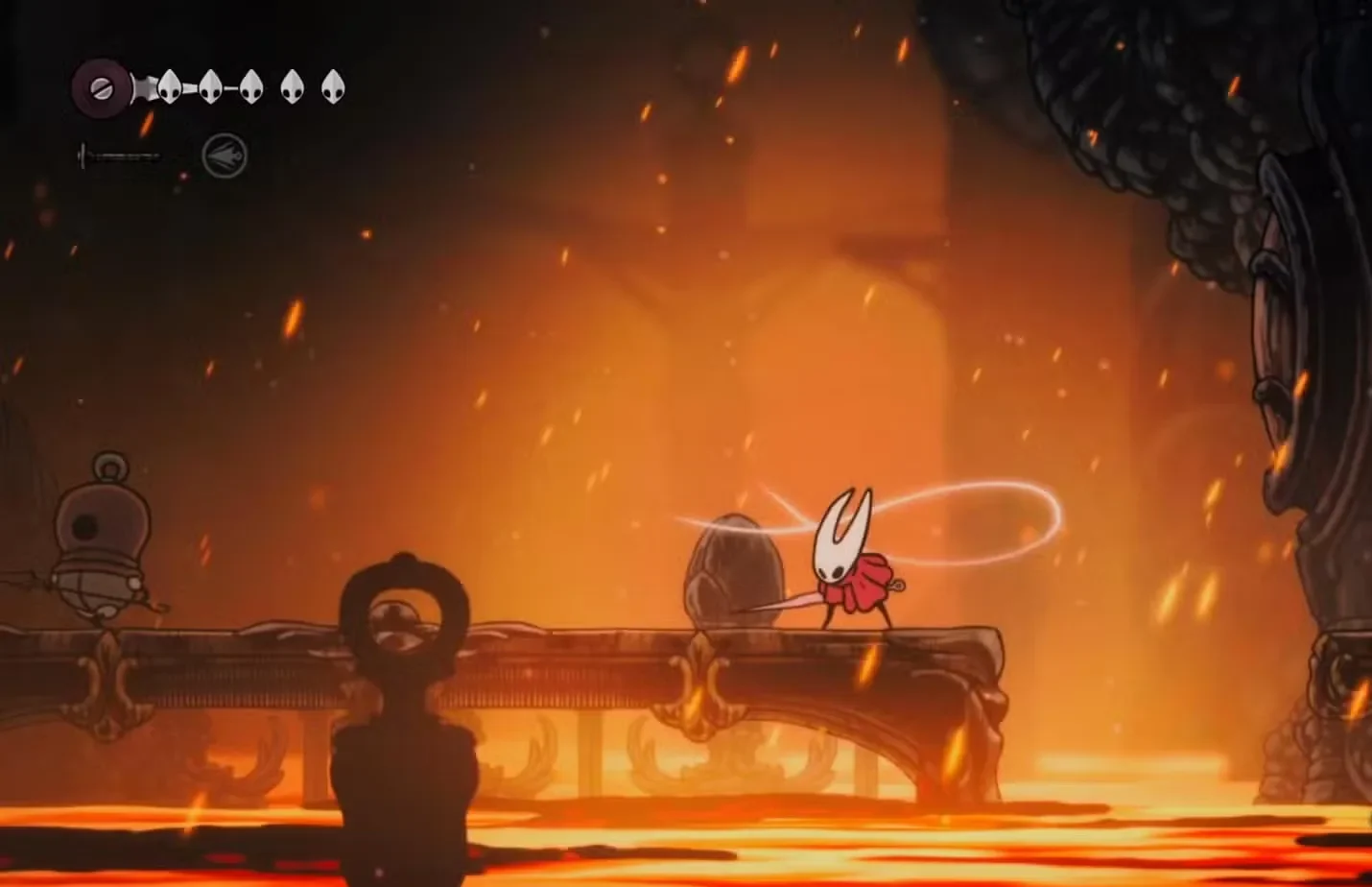
Task: Click the silk spool emblem
Action: (101, 88)
